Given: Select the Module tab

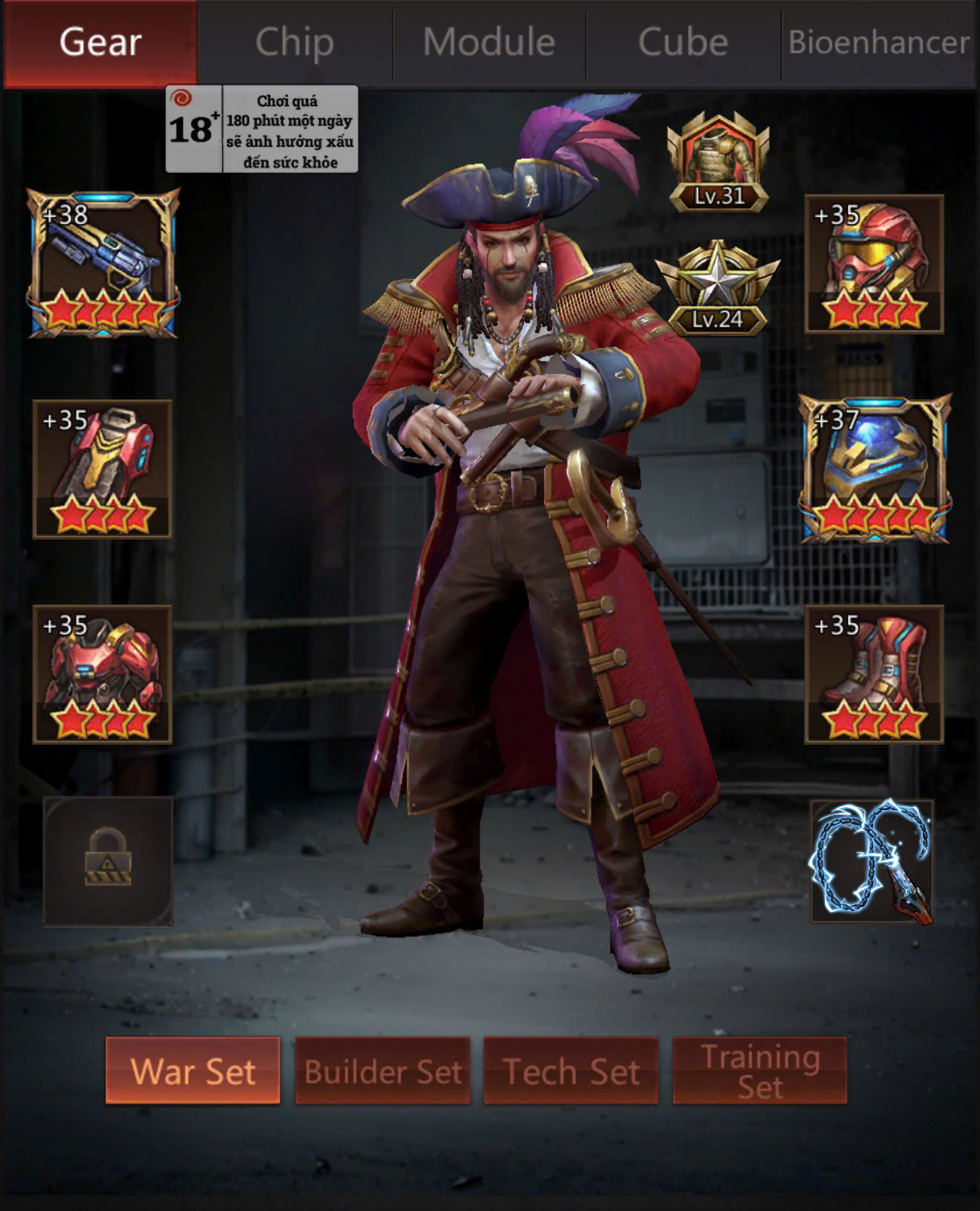Looking at the screenshot, I should click(489, 42).
